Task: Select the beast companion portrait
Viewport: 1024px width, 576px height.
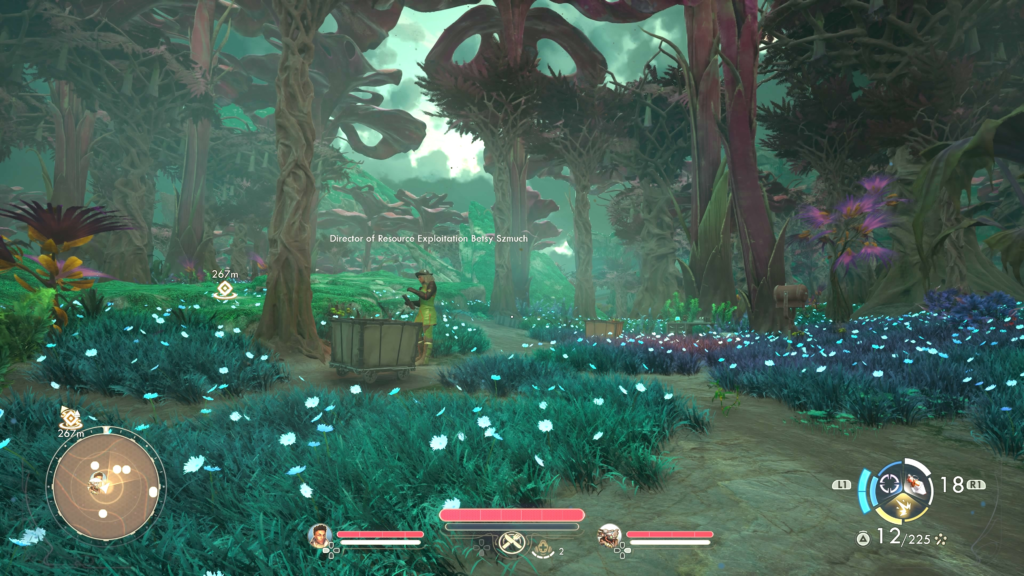Action: 609,536
